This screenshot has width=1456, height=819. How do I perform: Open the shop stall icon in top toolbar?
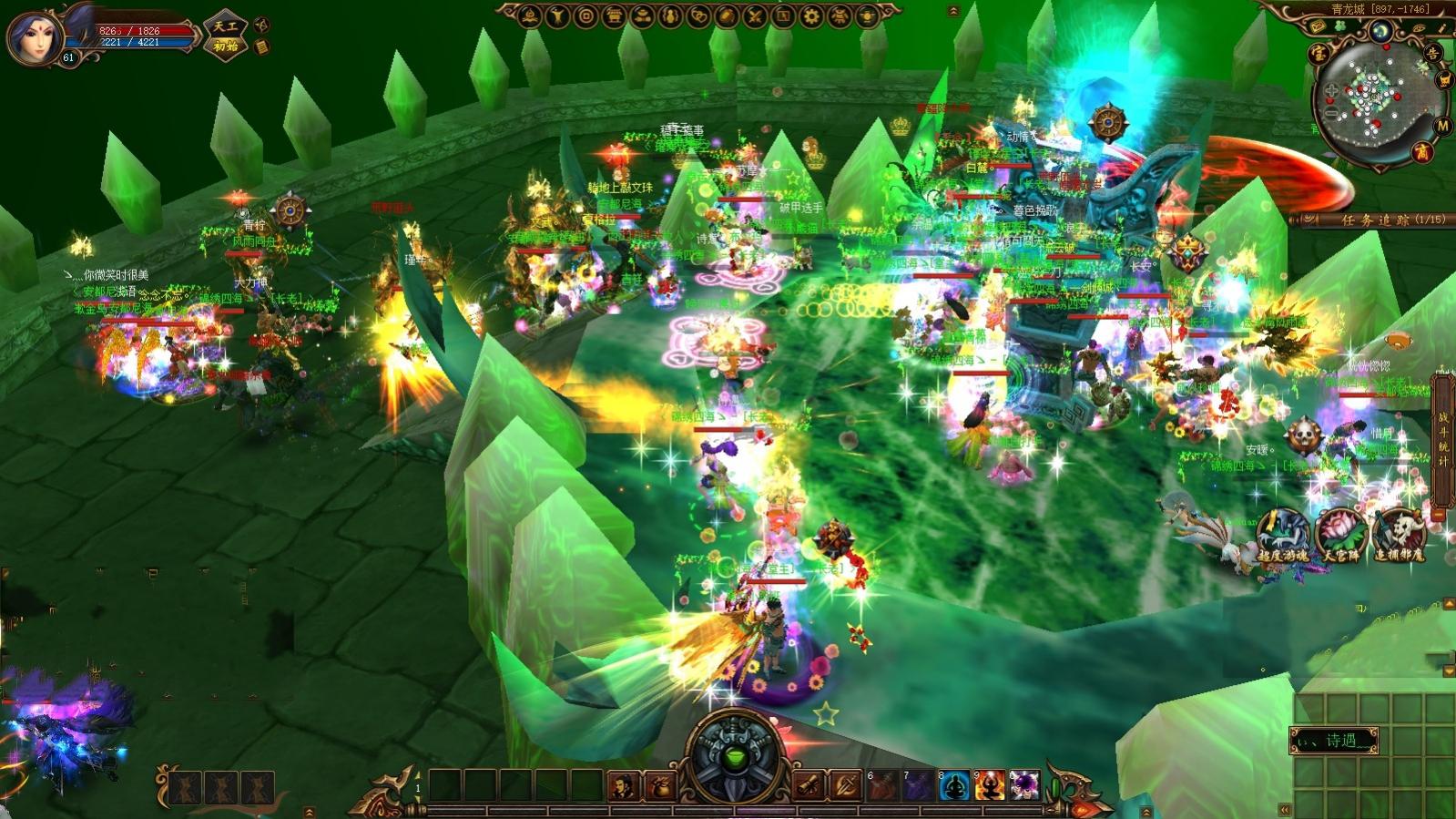pos(615,15)
